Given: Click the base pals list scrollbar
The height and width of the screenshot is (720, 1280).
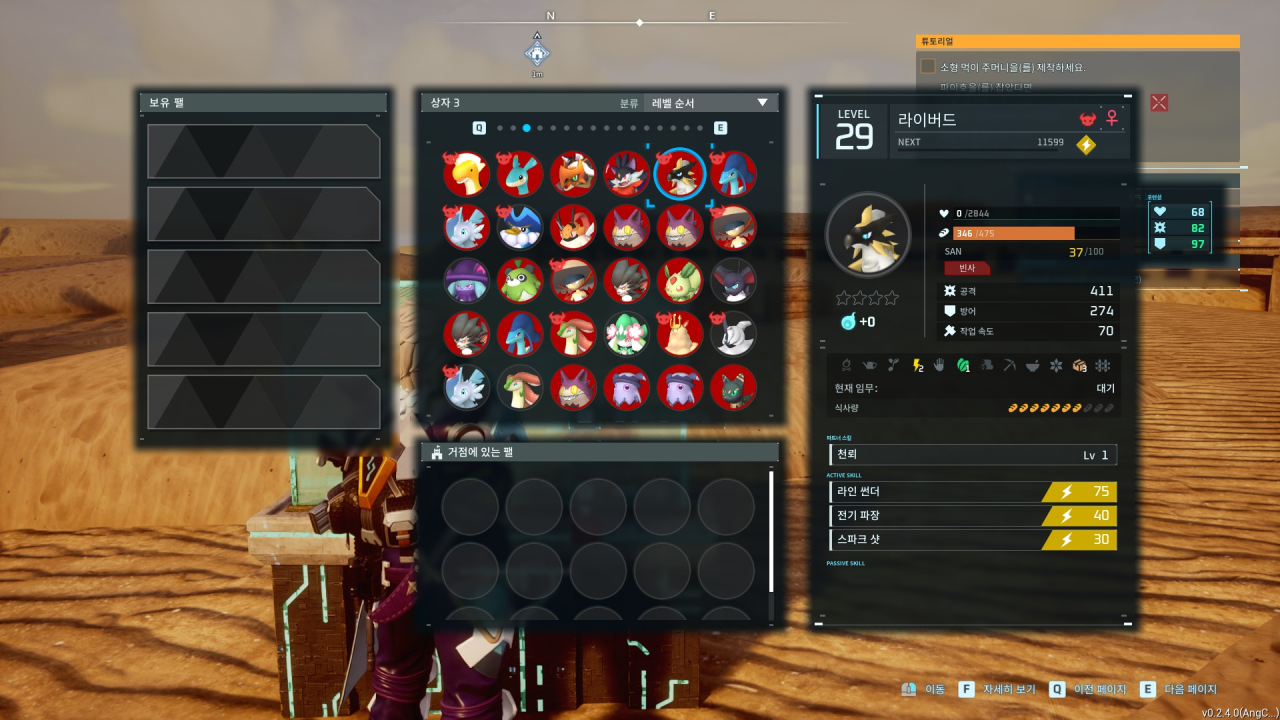Looking at the screenshot, I should [771, 530].
